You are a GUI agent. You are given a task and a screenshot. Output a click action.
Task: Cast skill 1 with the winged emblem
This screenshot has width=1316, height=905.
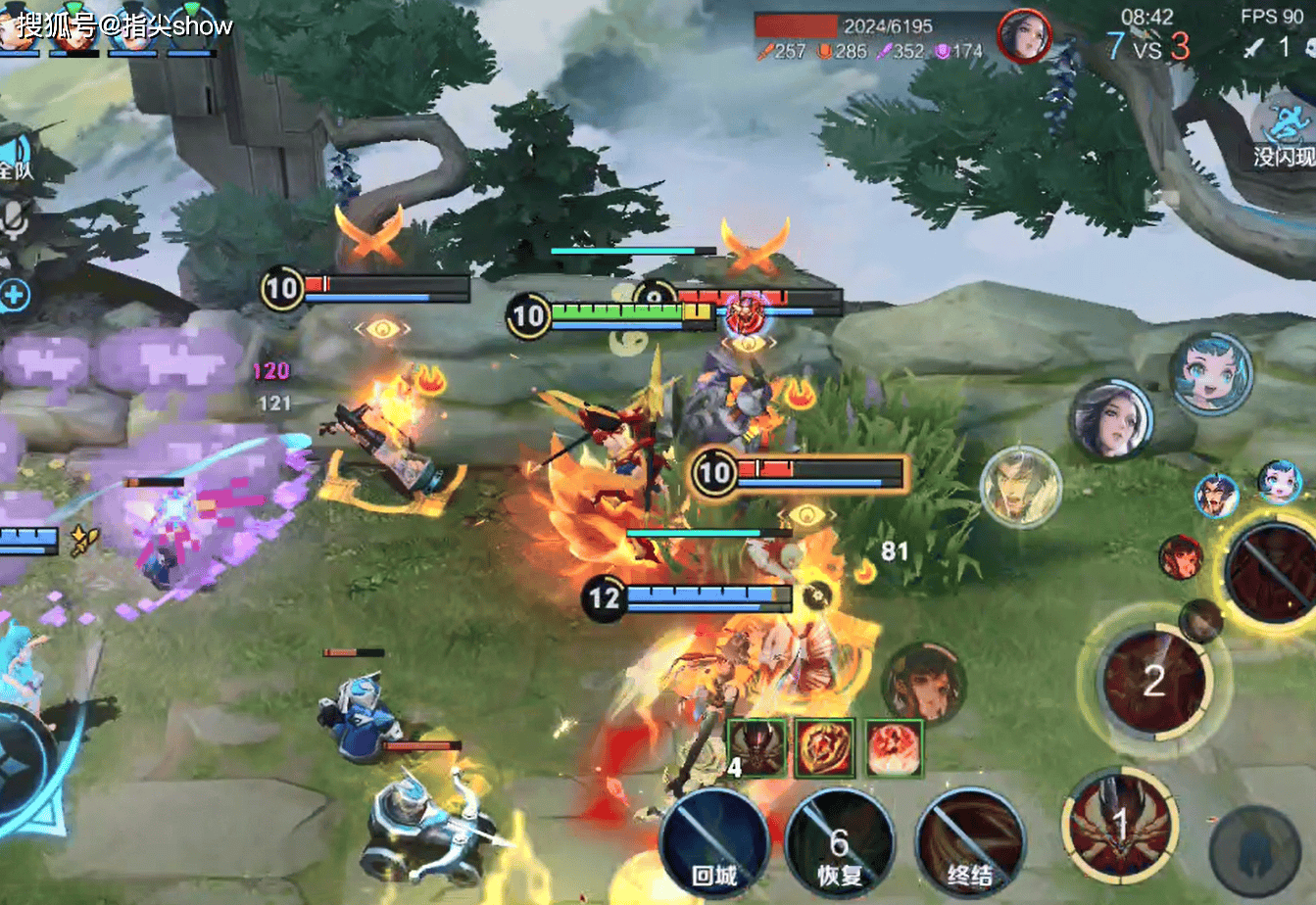(x=1120, y=826)
